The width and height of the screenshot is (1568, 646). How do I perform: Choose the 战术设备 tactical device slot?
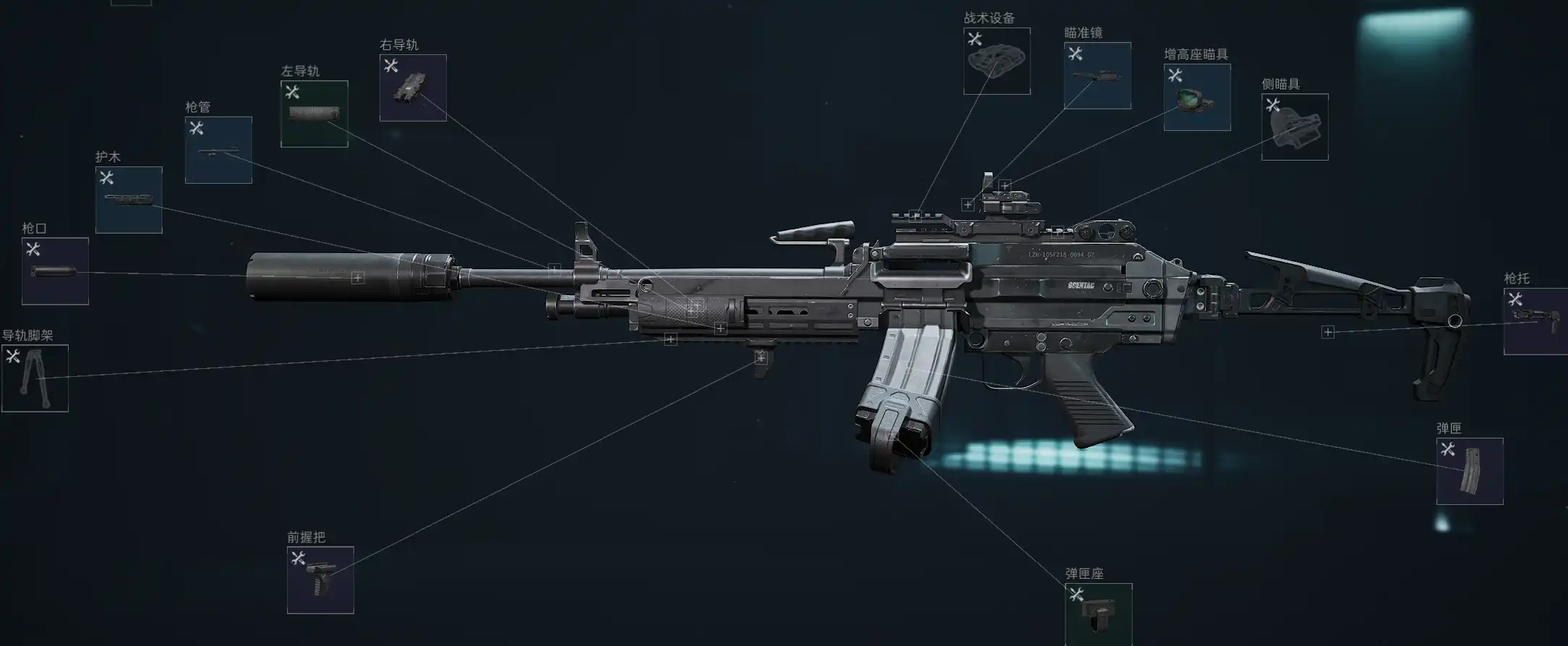click(997, 61)
